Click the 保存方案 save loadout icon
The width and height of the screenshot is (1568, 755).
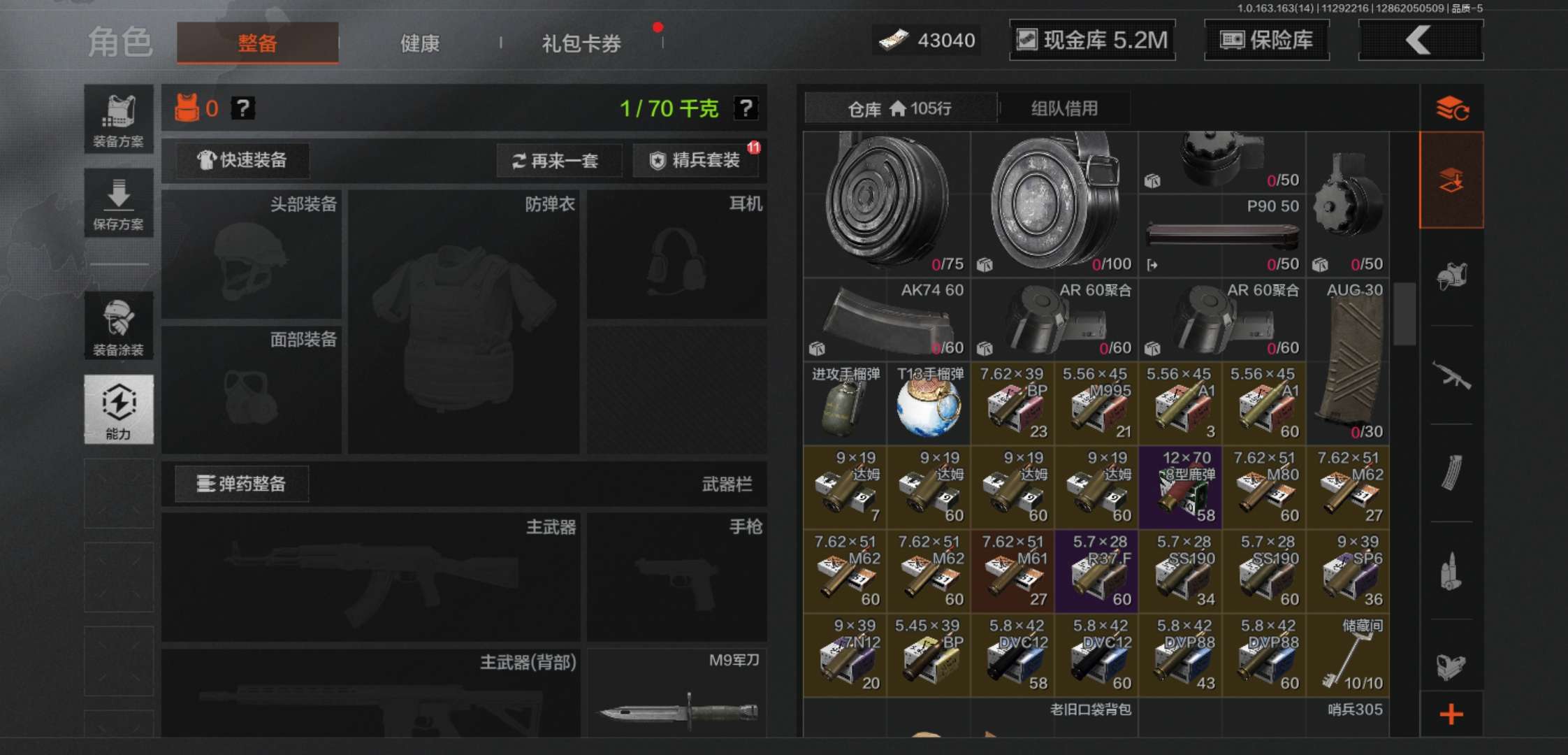[x=119, y=203]
